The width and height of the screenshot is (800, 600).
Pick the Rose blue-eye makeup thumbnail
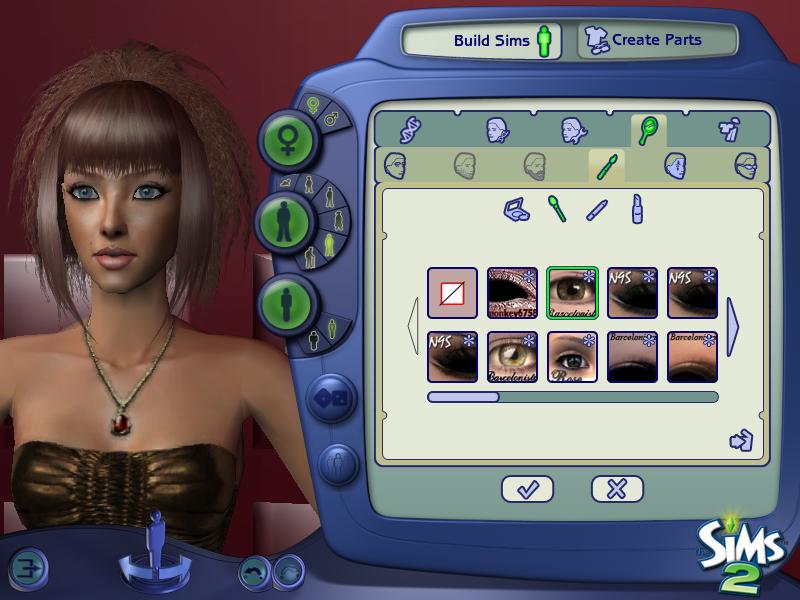(572, 357)
